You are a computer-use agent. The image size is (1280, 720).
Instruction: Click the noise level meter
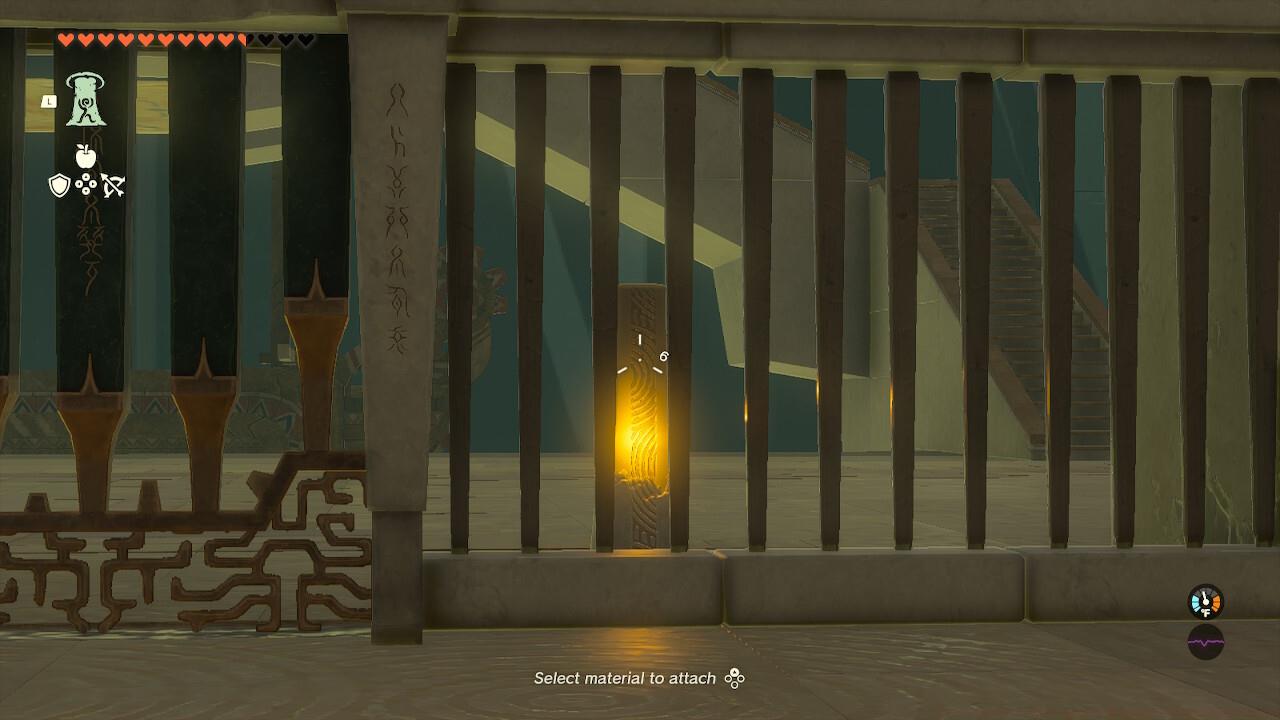click(1205, 643)
